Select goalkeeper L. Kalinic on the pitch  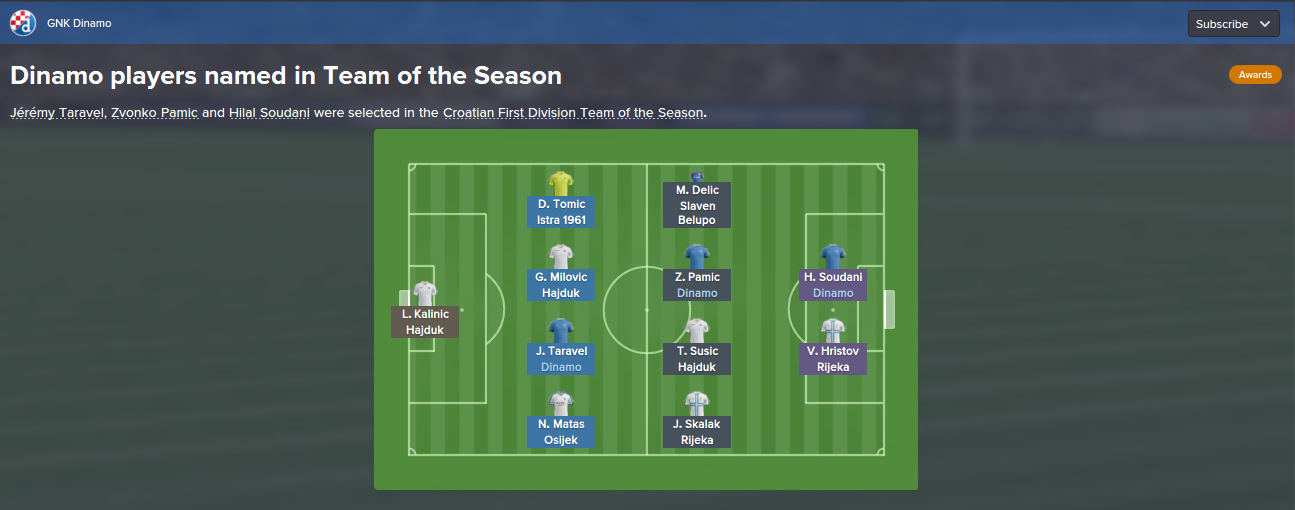[x=425, y=321]
